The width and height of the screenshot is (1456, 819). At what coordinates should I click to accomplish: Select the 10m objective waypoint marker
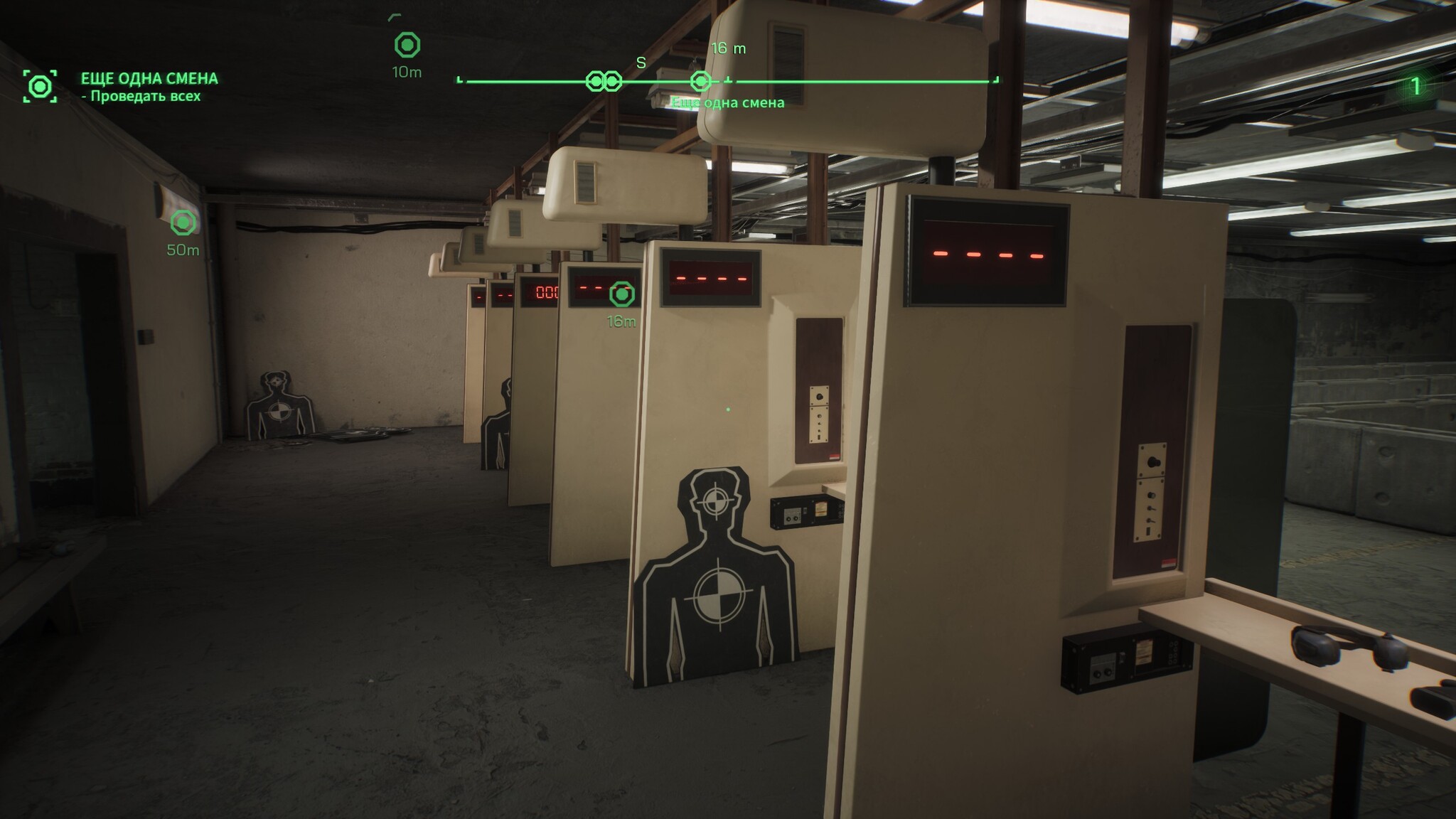407,45
